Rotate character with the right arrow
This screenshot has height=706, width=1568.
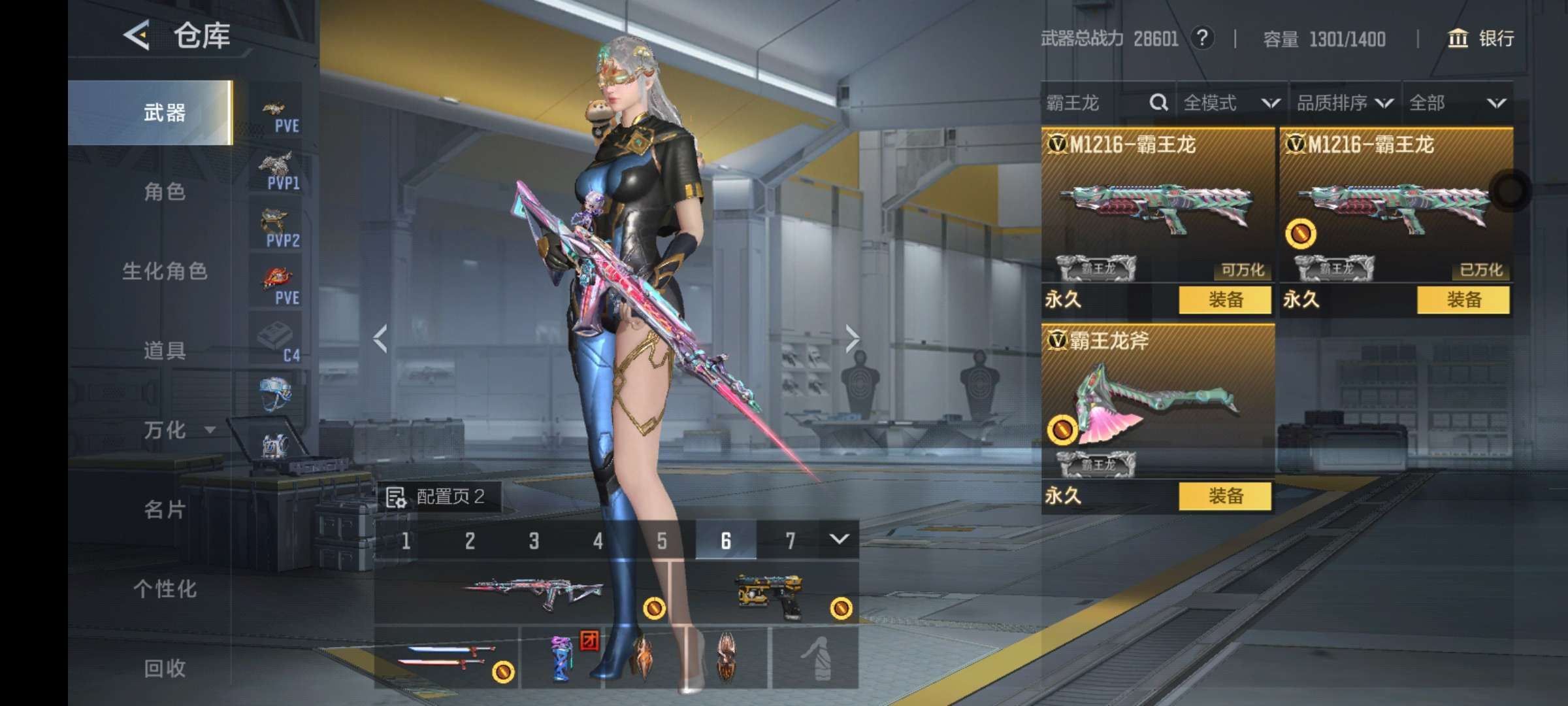(851, 339)
